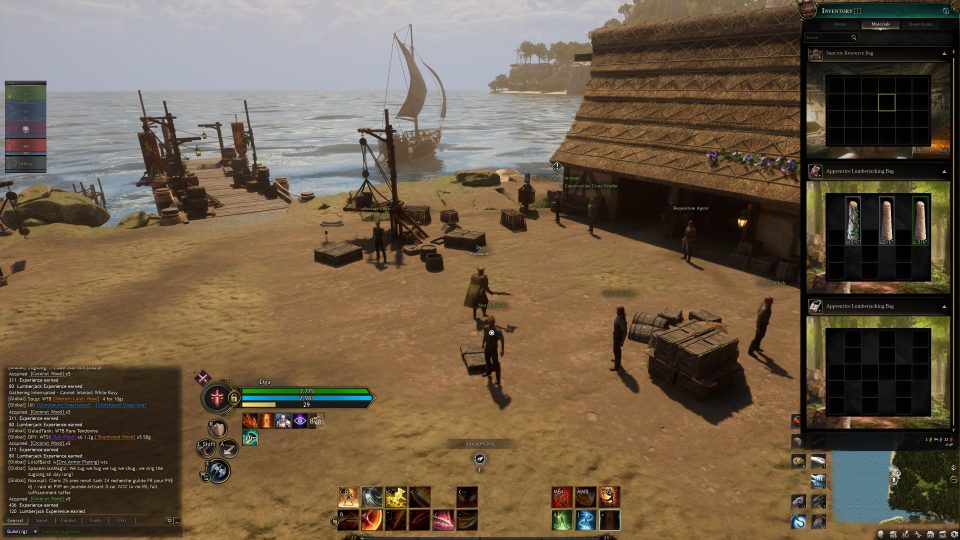
Task: Click the round inventory info button
Action: tap(946, 10)
